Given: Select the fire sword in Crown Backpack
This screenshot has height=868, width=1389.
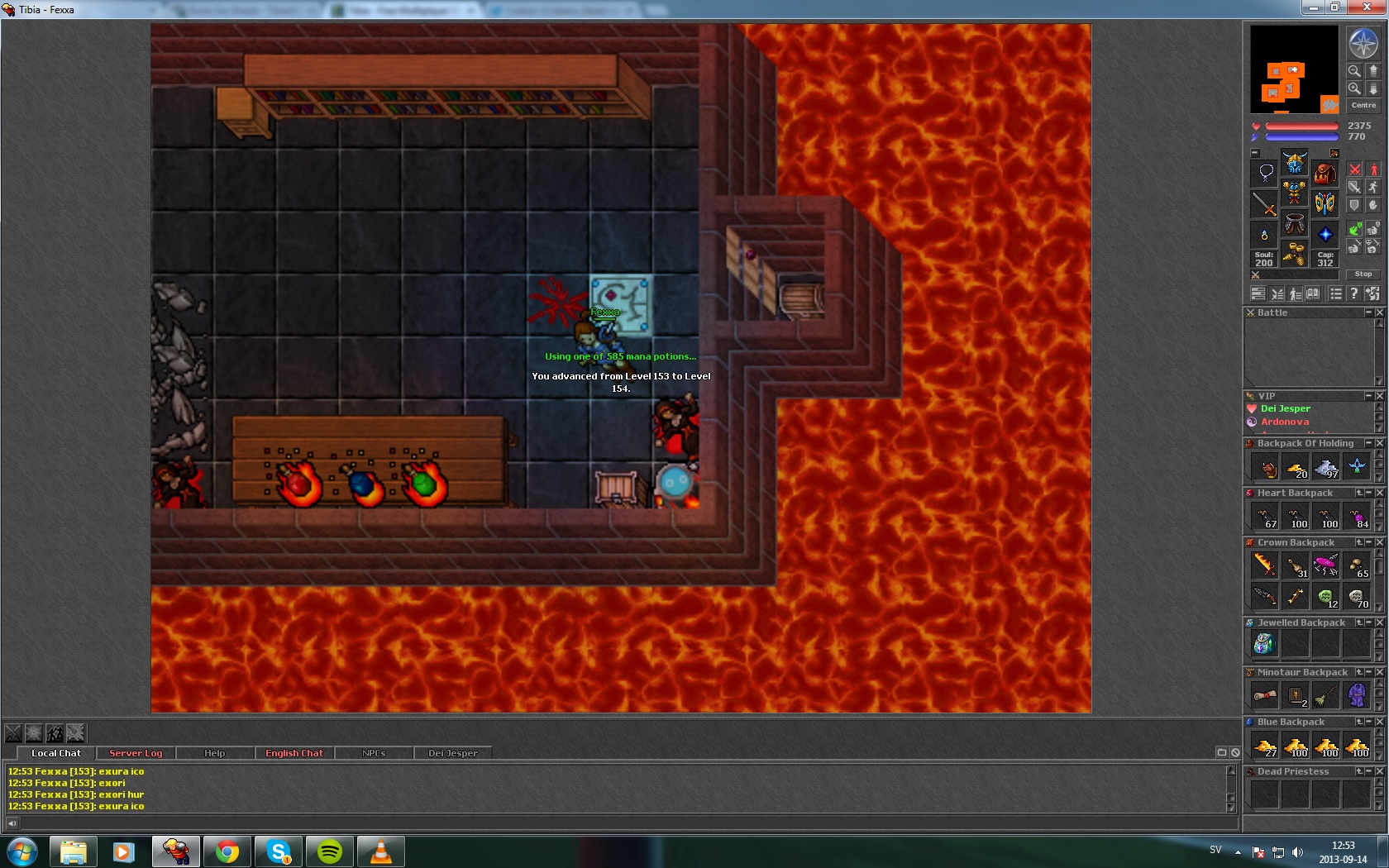Looking at the screenshot, I should [1264, 565].
